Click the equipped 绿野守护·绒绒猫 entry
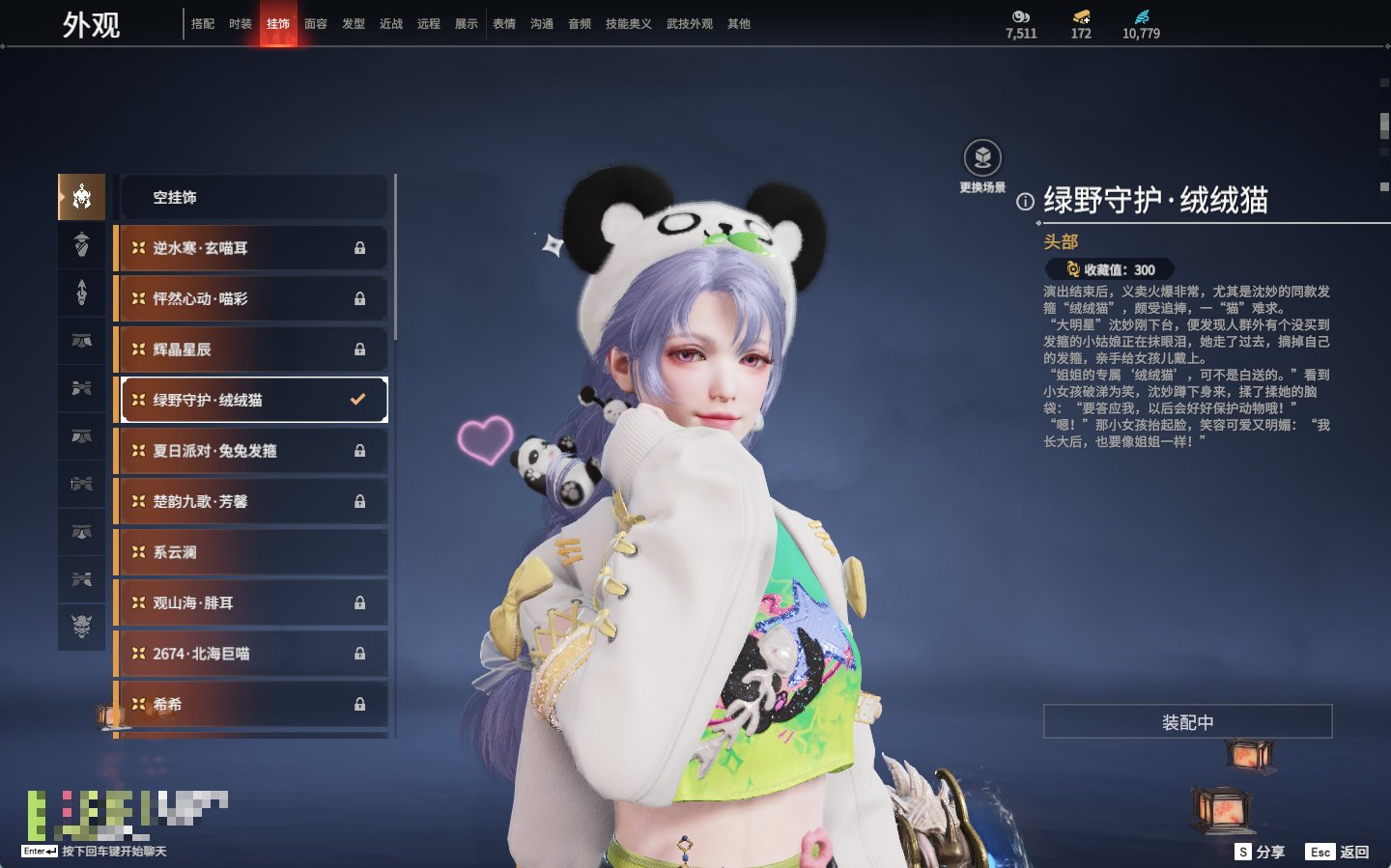This screenshot has width=1391, height=868. click(x=253, y=400)
